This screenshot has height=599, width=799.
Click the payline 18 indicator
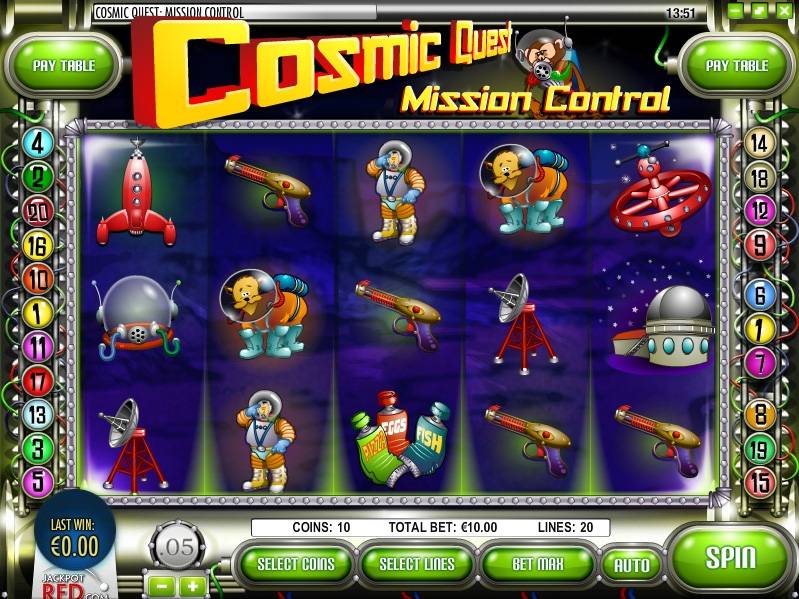[x=760, y=178]
